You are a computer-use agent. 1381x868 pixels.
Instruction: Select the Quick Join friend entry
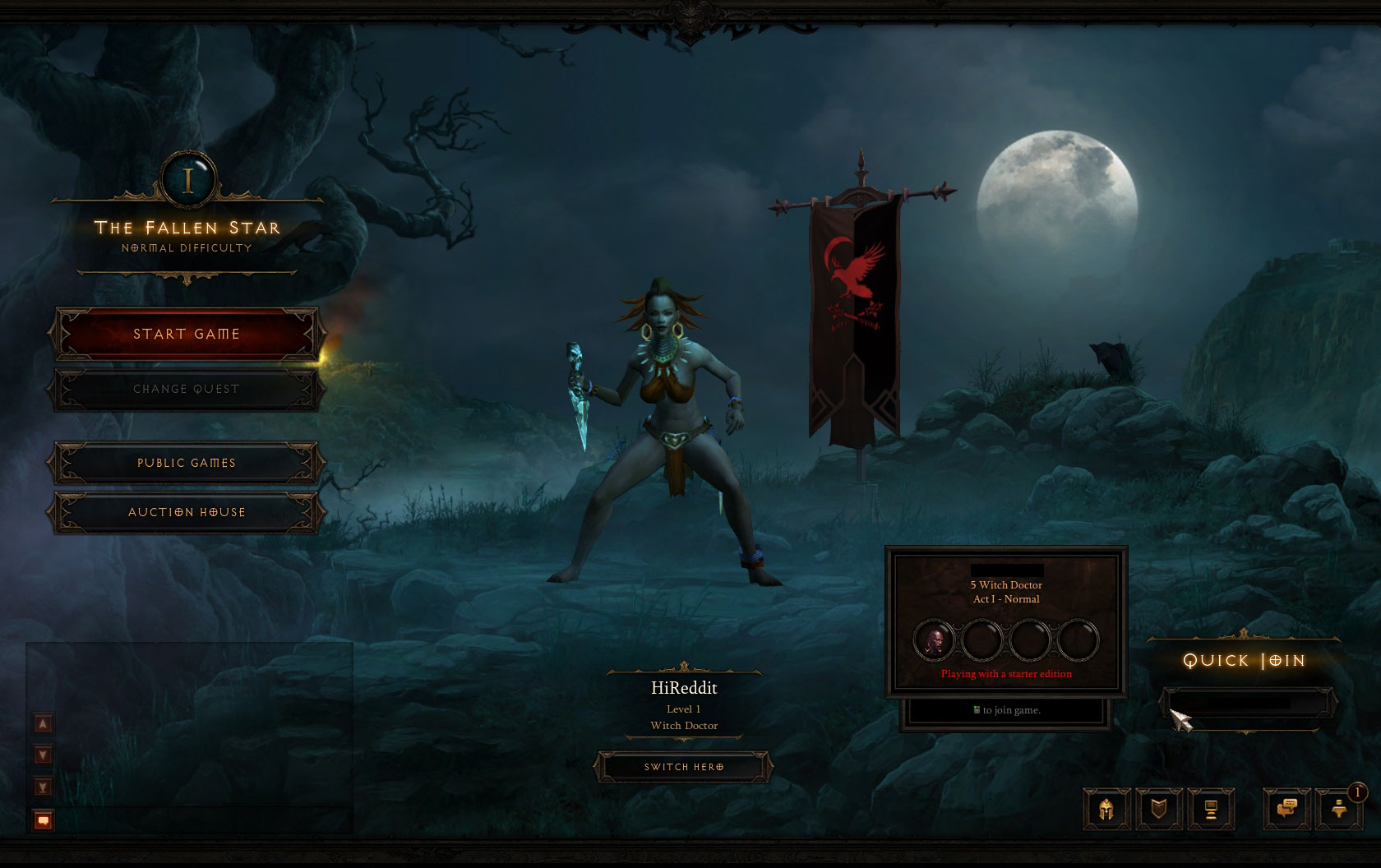(1247, 704)
